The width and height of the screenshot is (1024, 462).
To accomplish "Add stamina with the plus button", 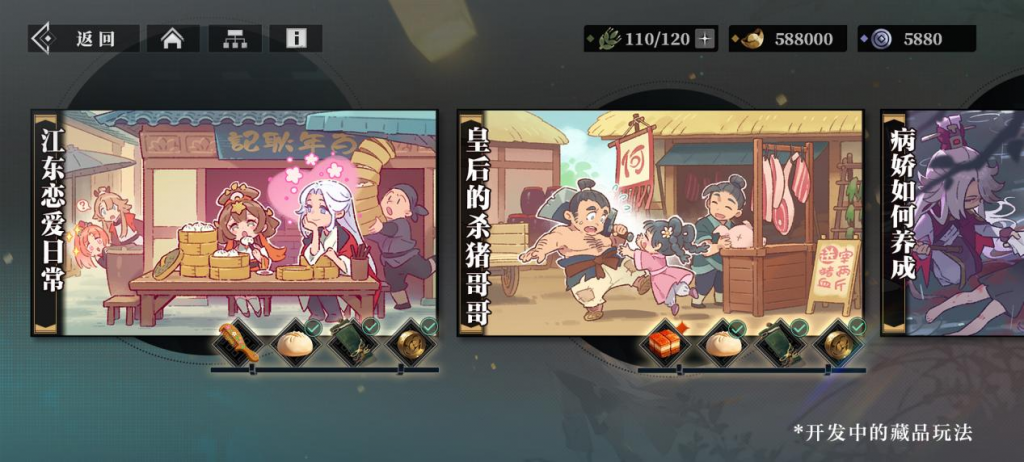I will 706,39.
